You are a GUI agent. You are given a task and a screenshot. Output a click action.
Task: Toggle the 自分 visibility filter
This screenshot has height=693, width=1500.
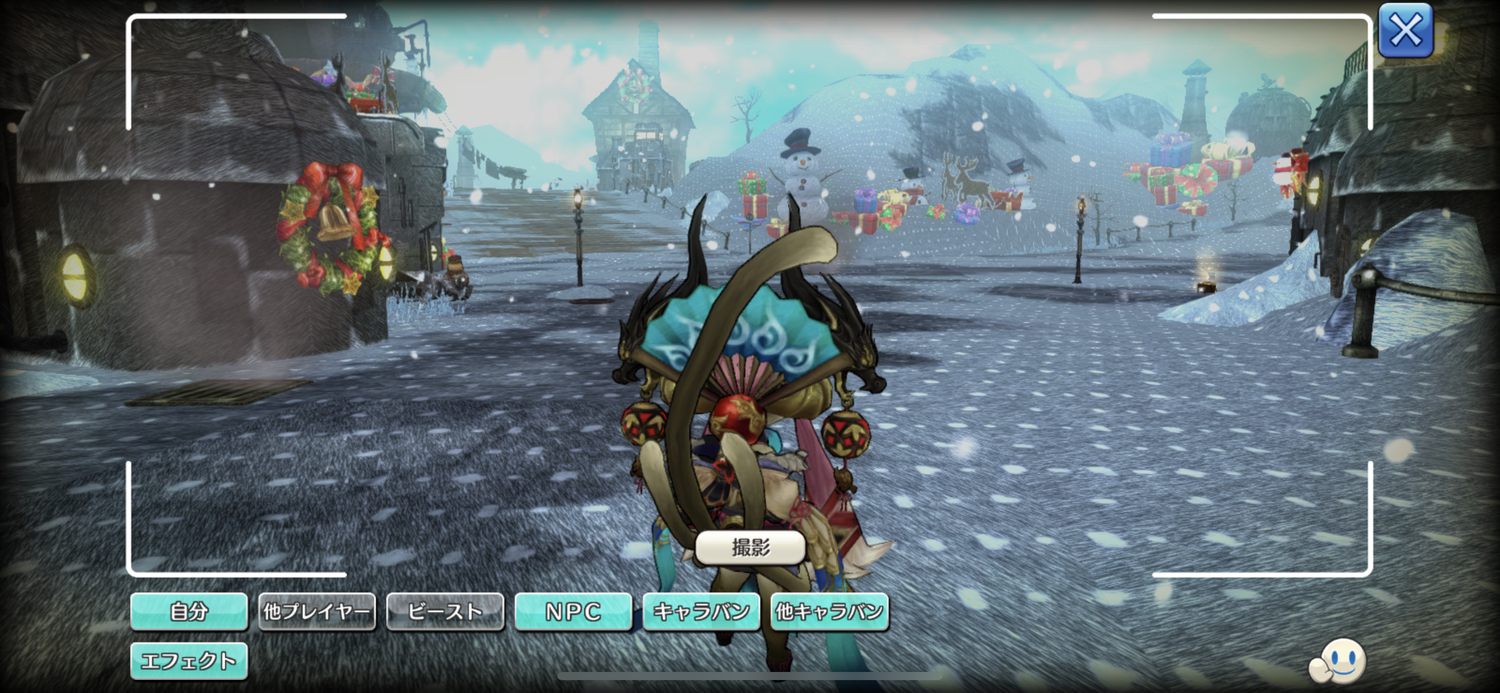coord(189,611)
